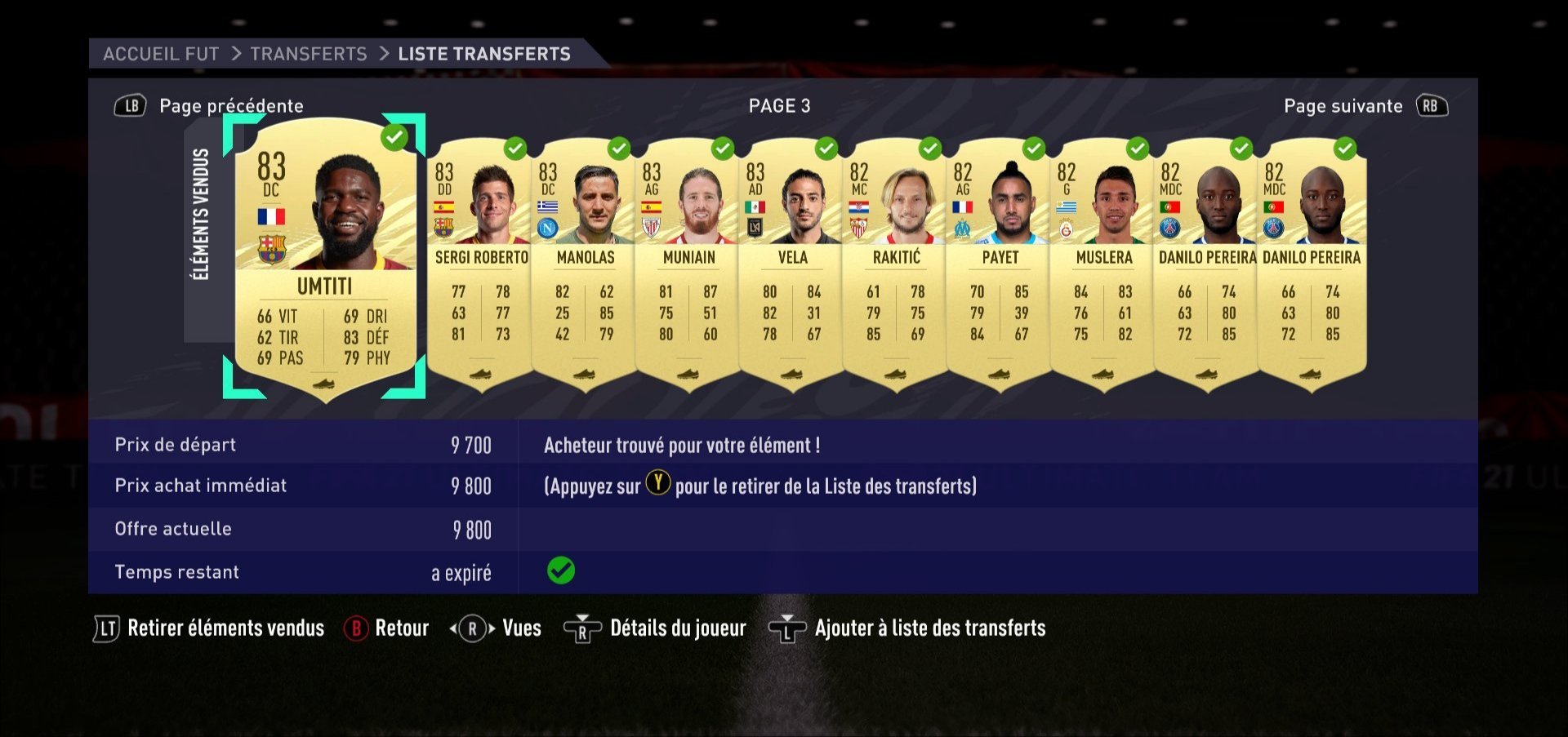The width and height of the screenshot is (1568, 737).
Task: Open the Transferts breadcrumb menu
Action: click(x=308, y=54)
